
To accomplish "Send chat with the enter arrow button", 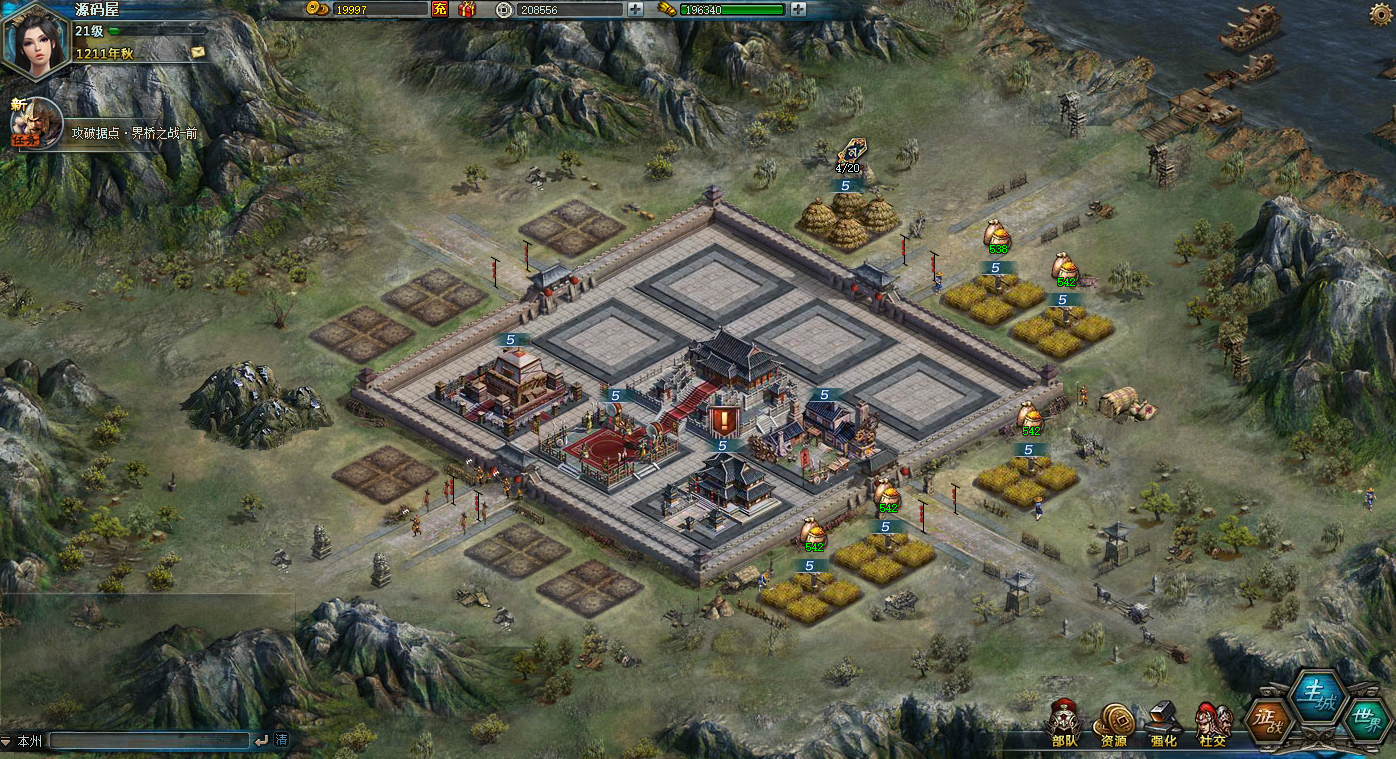I will pos(261,741).
